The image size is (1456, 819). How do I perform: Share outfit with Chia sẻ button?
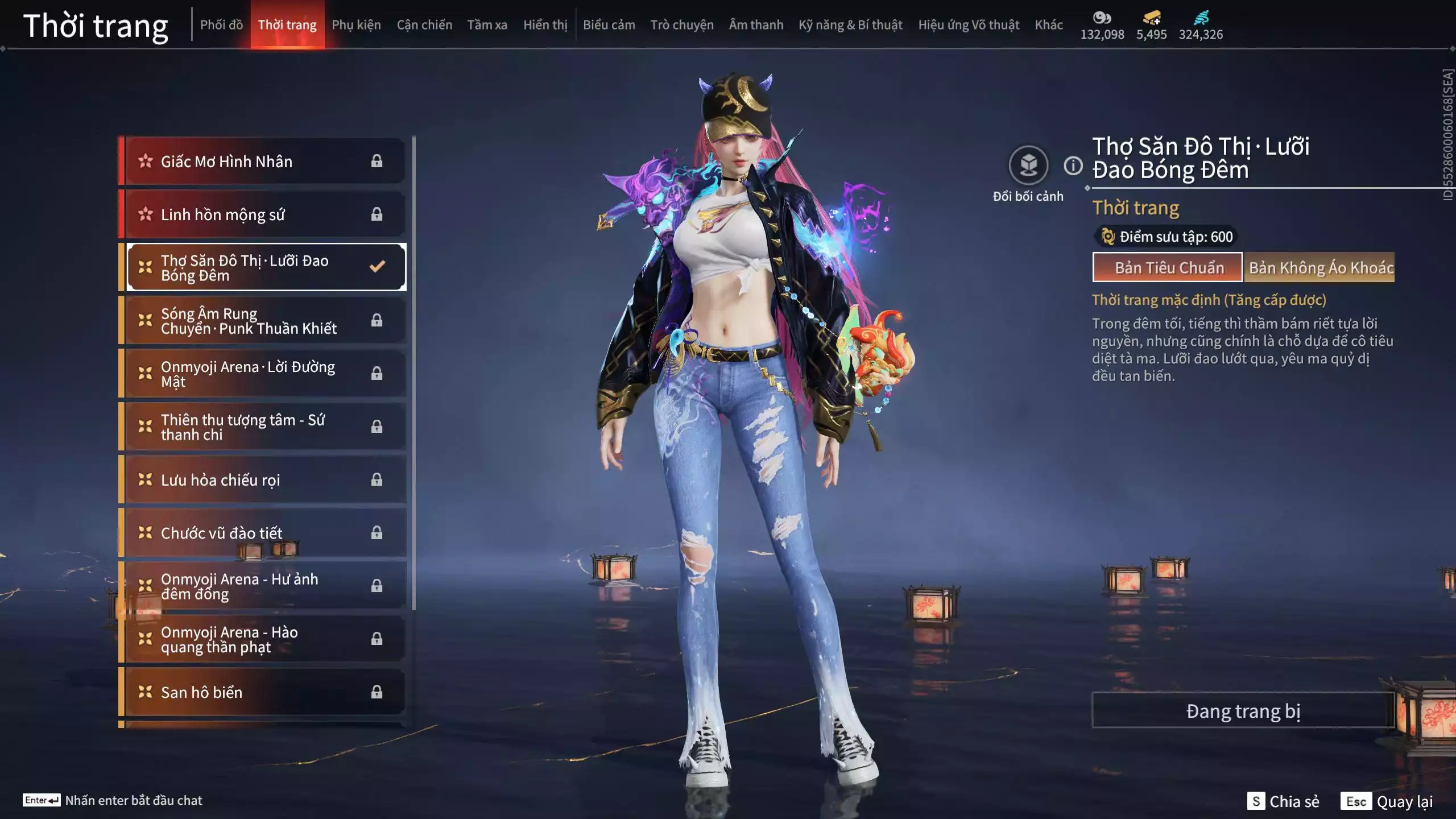[x=1284, y=801]
